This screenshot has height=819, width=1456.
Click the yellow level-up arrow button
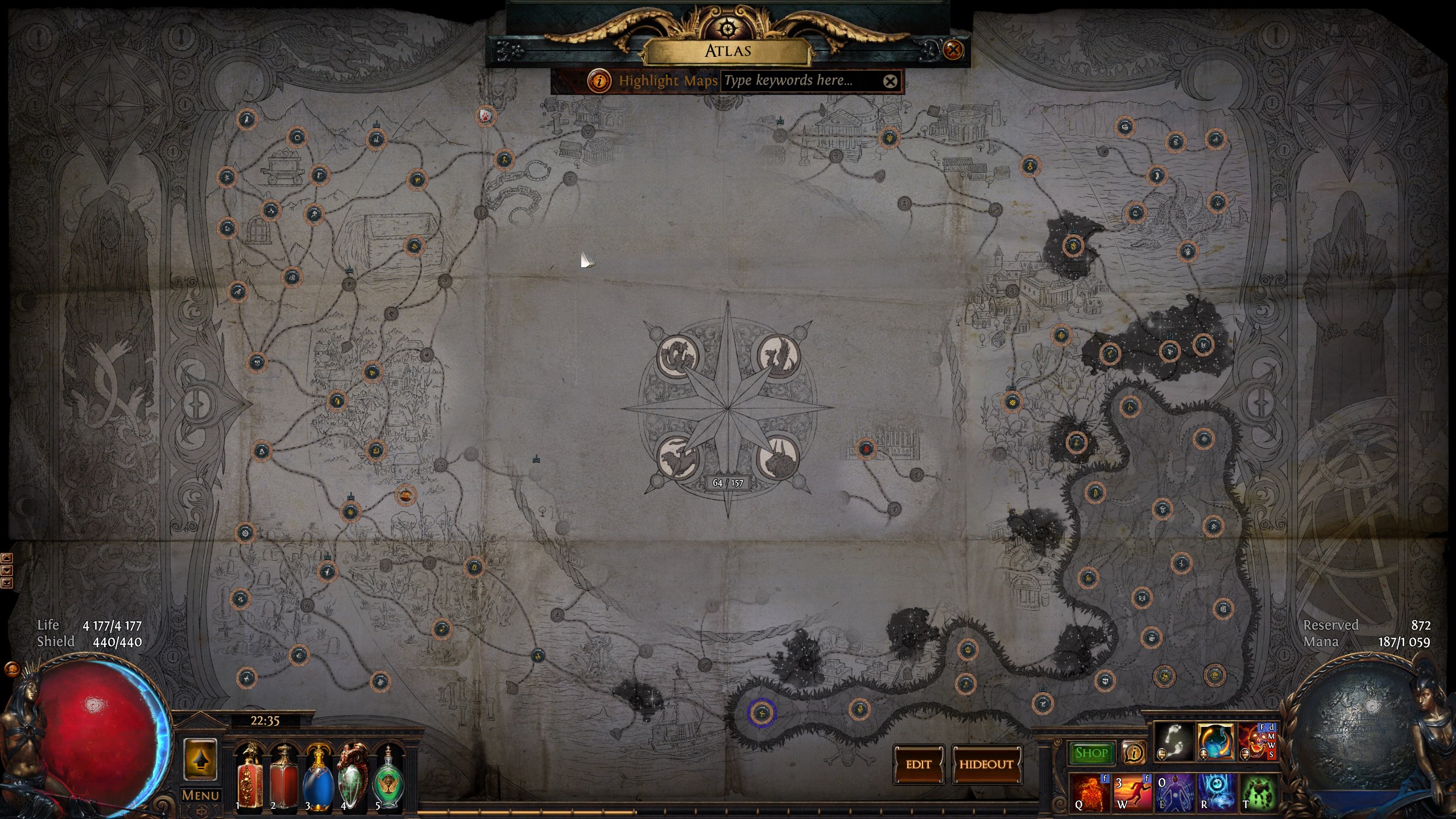pyautogui.click(x=200, y=760)
